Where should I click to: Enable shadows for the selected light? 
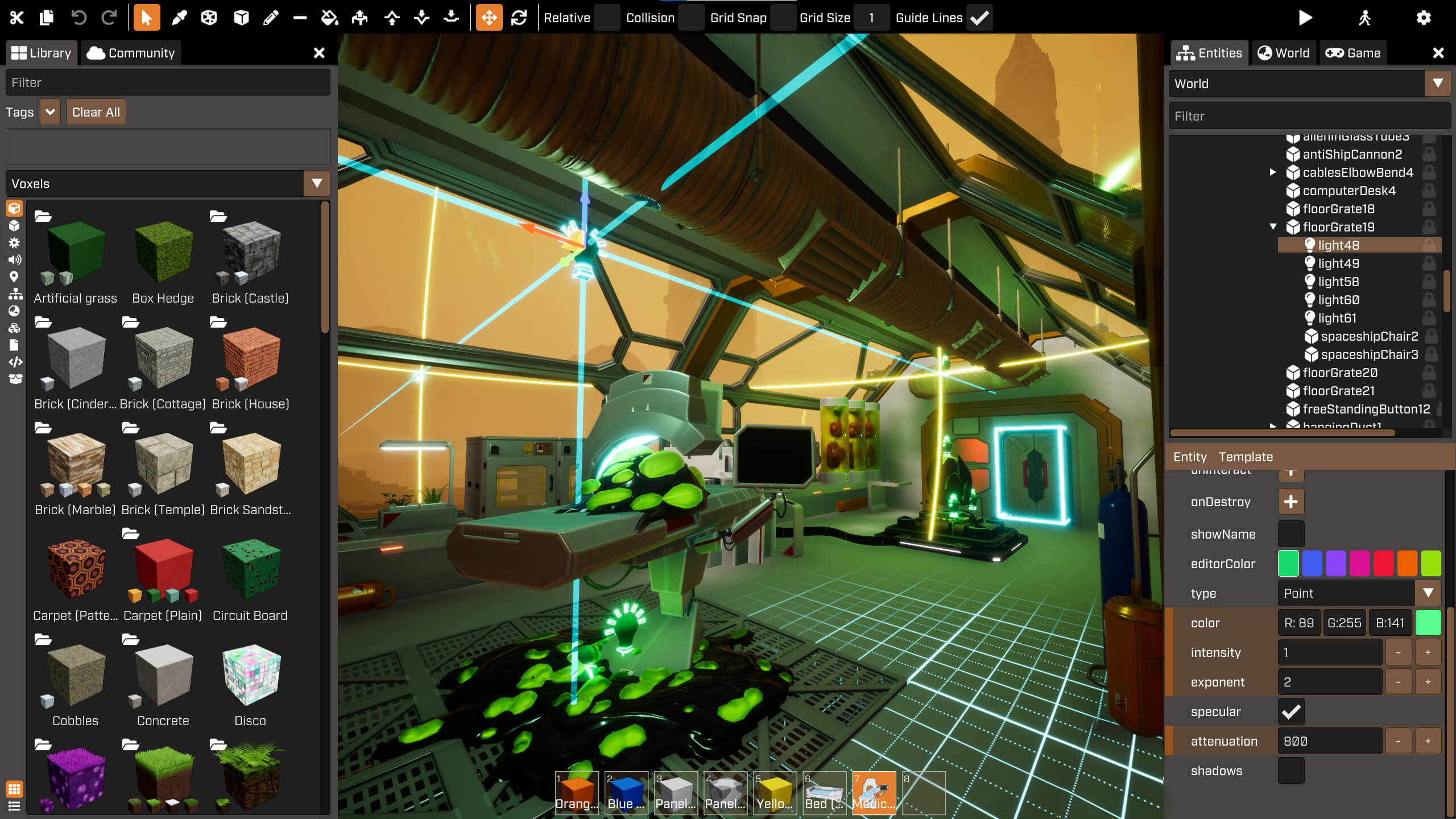pyautogui.click(x=1292, y=771)
